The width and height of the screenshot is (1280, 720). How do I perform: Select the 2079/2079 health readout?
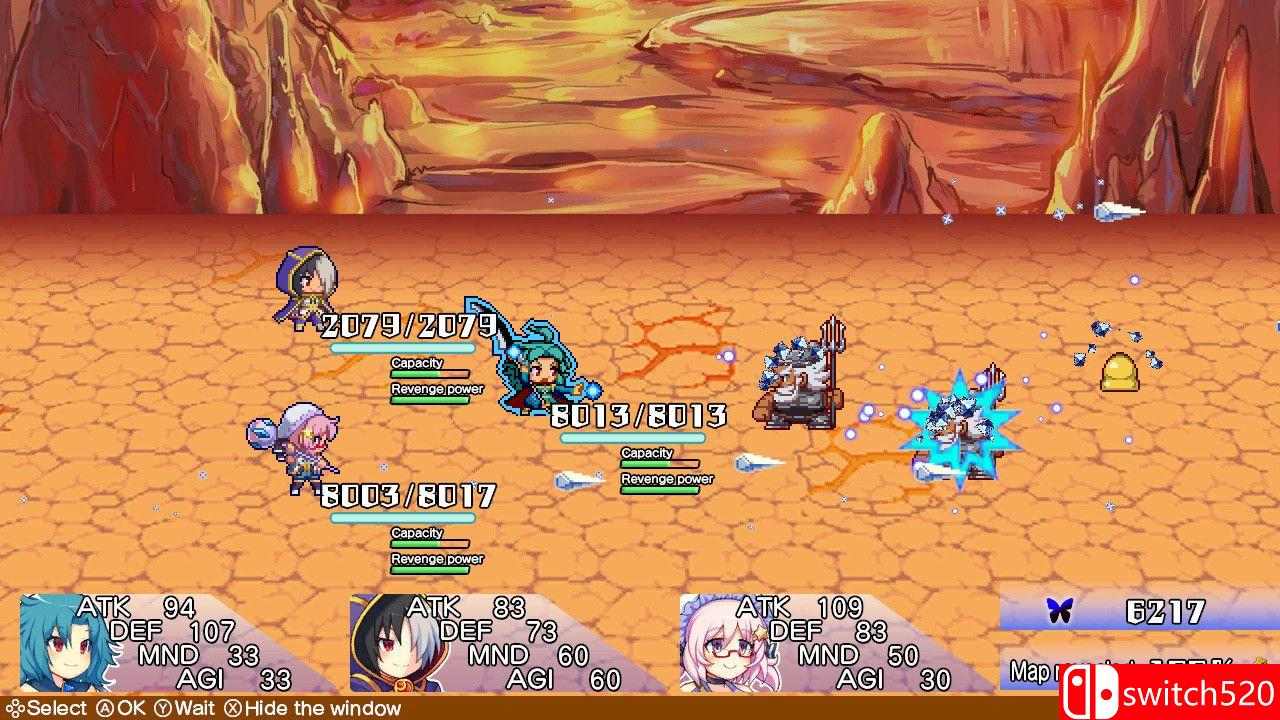[x=408, y=325]
